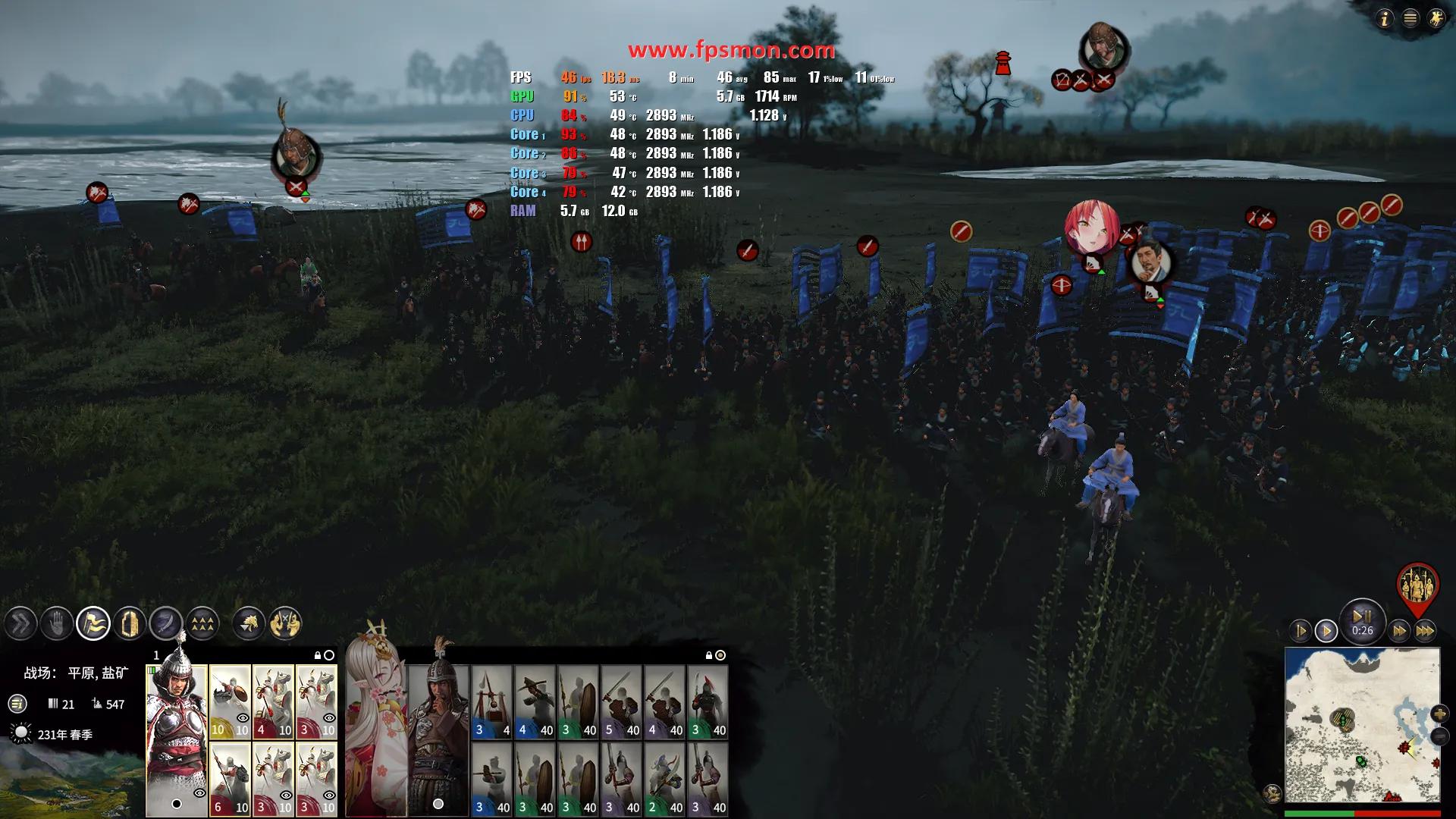This screenshot has height=819, width=1456.
Task: Open the triangle group formations button
Action: pos(202,624)
